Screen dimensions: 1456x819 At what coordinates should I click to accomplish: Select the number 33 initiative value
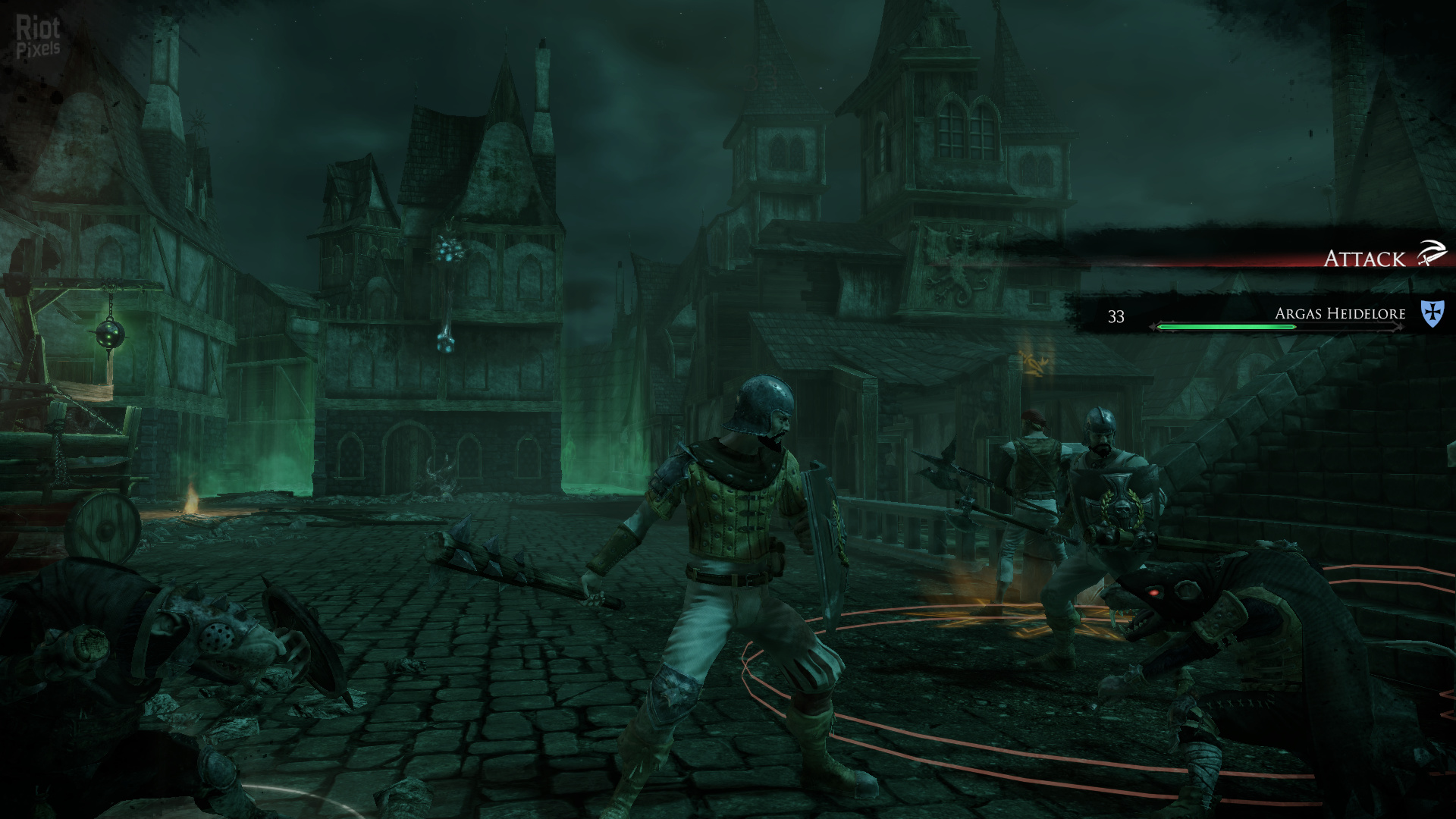pos(1115,315)
